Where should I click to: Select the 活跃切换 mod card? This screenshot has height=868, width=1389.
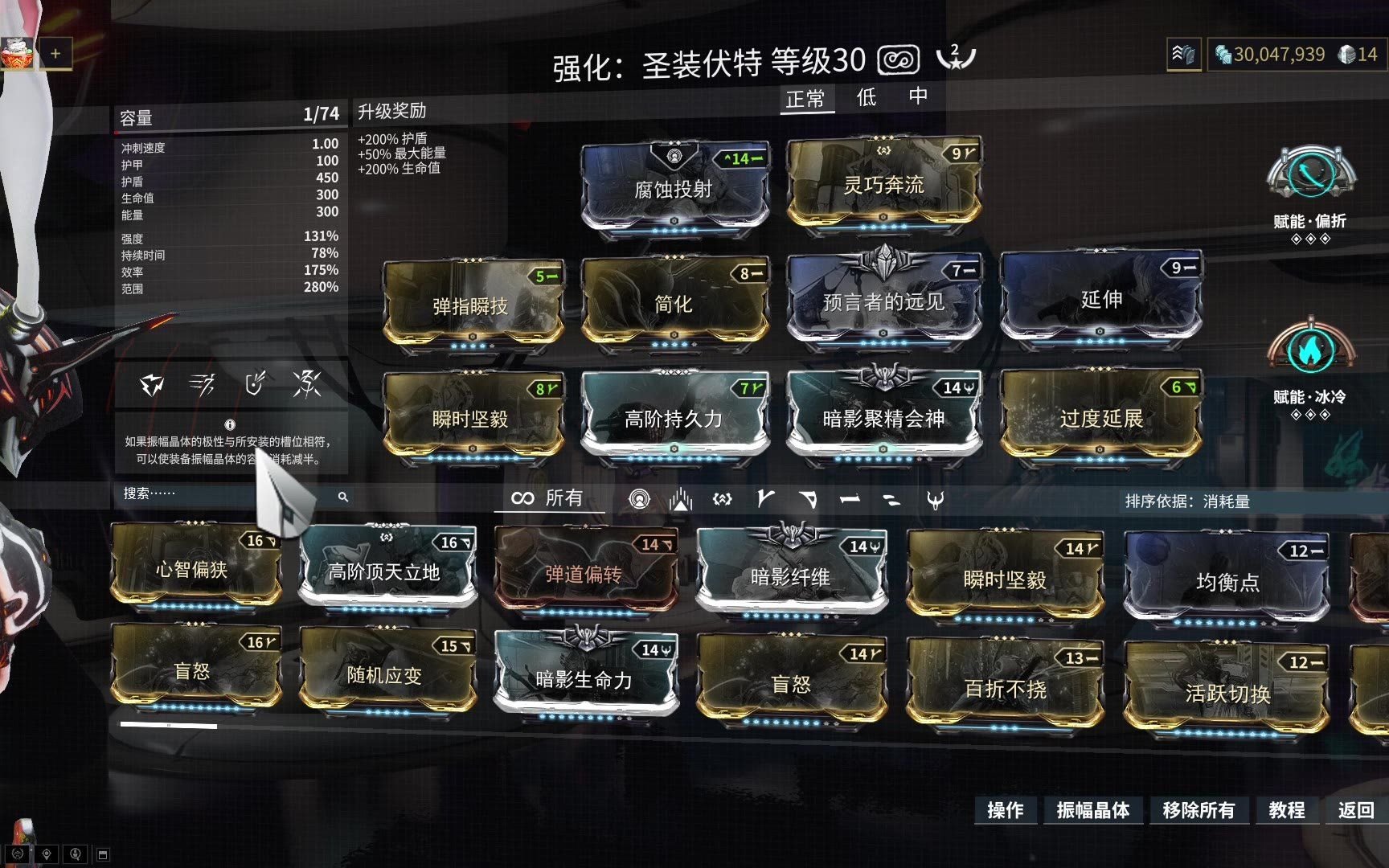coord(1227,693)
